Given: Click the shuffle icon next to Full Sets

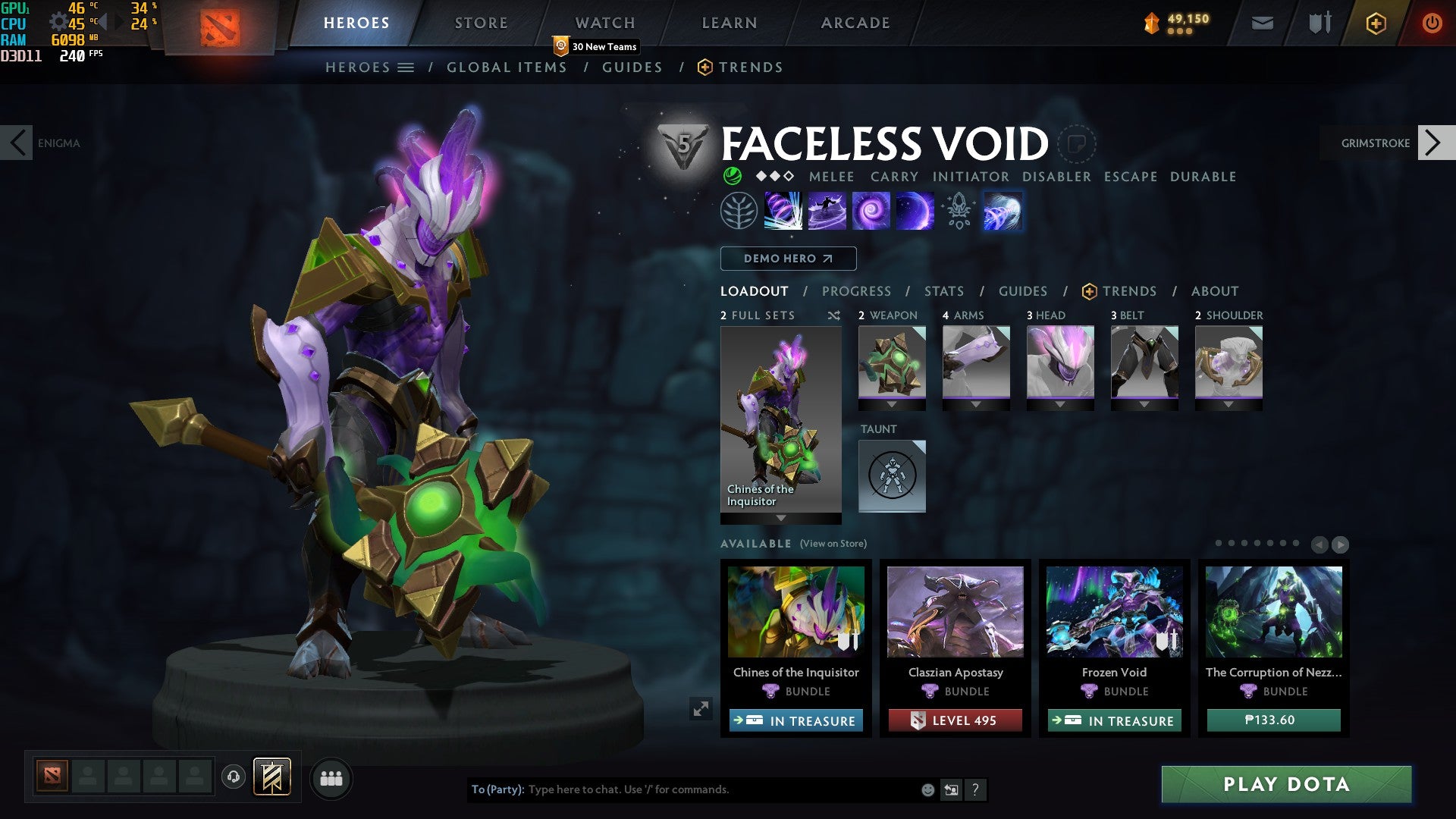Looking at the screenshot, I should click(834, 315).
